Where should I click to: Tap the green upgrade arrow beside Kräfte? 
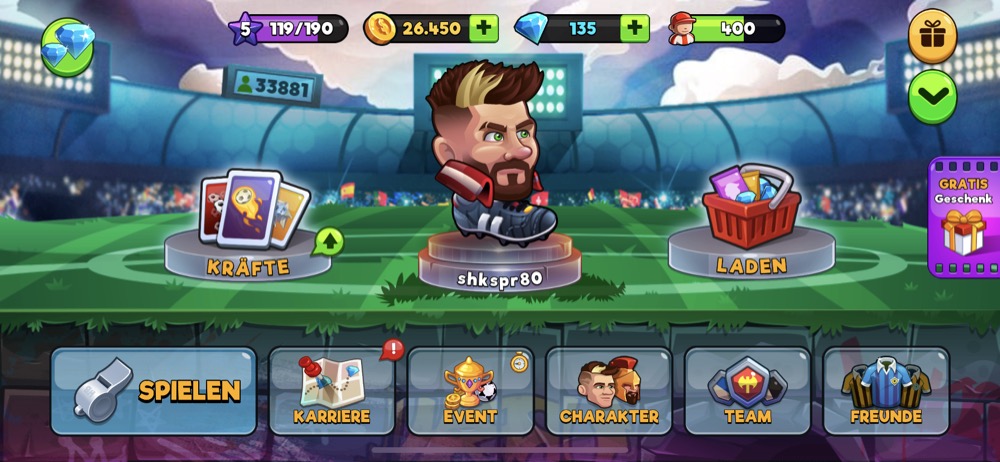[328, 241]
